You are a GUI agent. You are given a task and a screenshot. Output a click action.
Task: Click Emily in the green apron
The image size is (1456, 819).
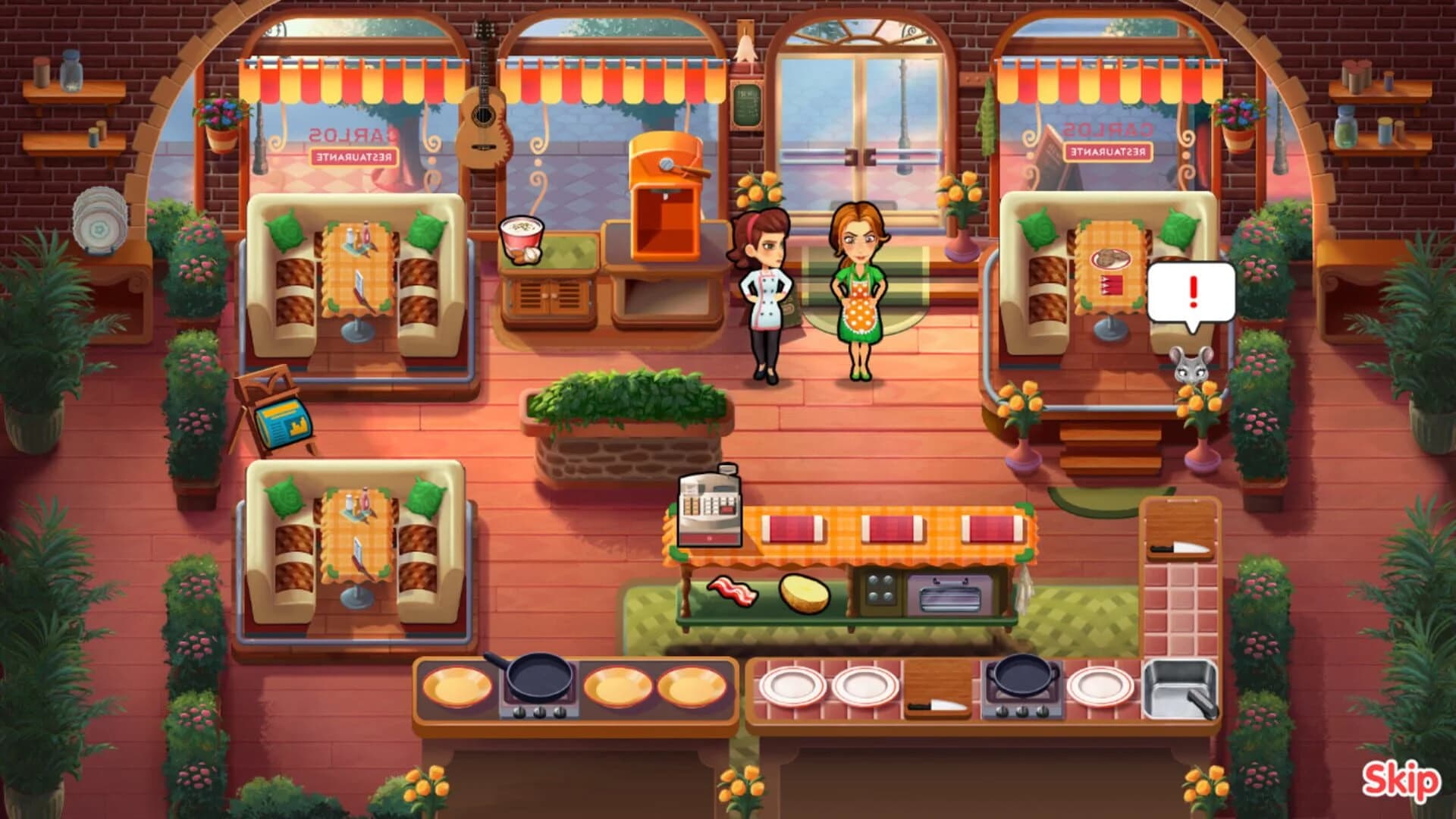[860, 288]
